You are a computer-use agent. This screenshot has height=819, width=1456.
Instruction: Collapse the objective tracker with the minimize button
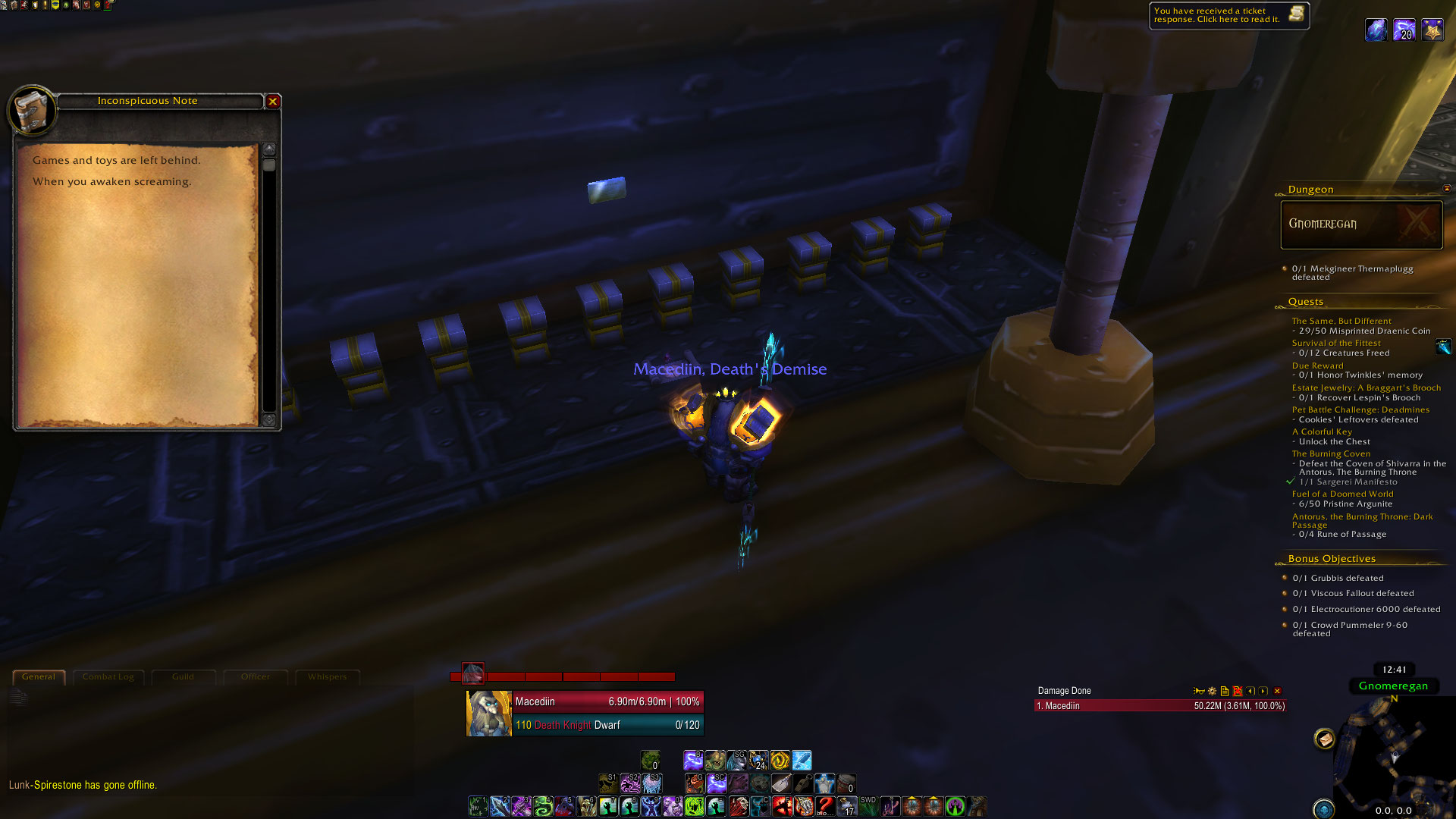(1446, 189)
